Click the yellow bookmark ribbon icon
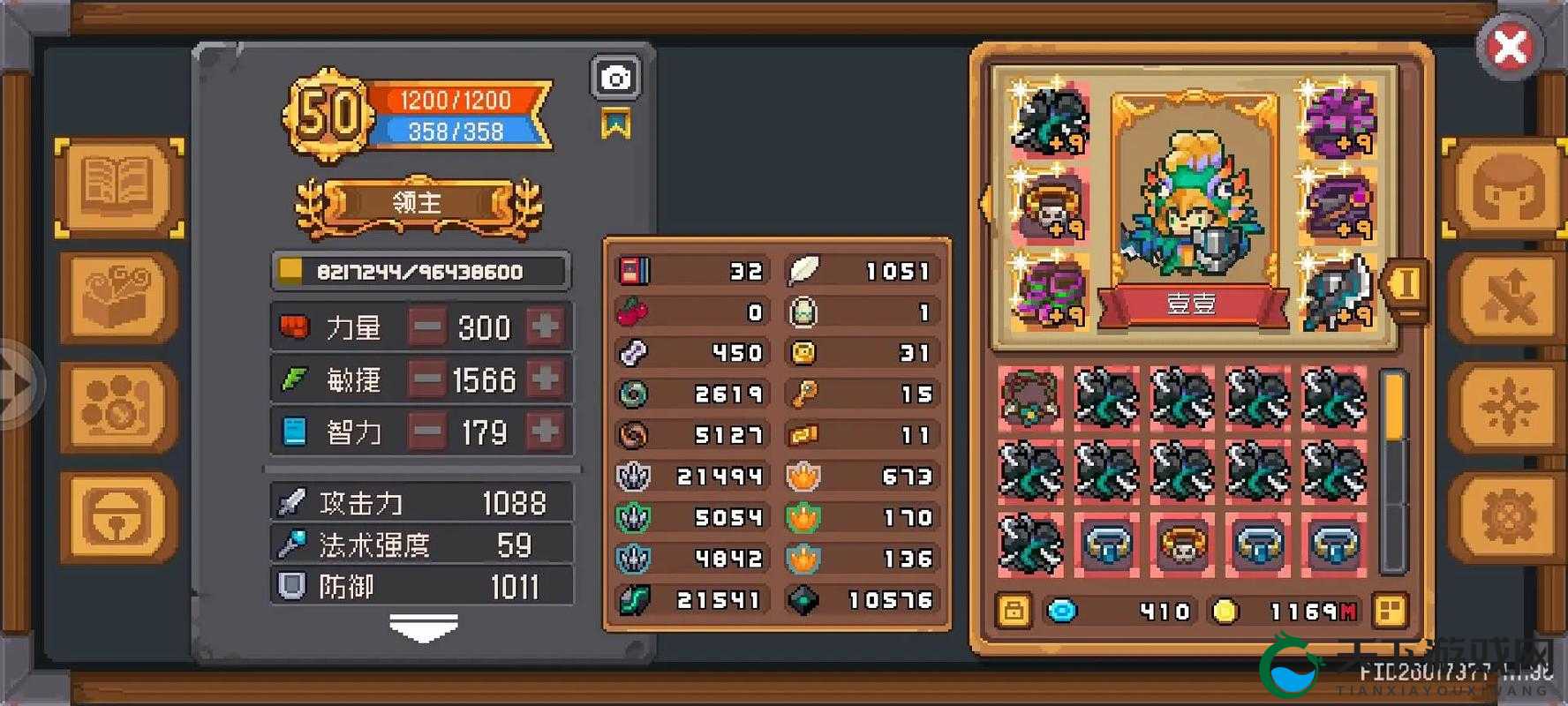1568x706 pixels. pos(615,124)
